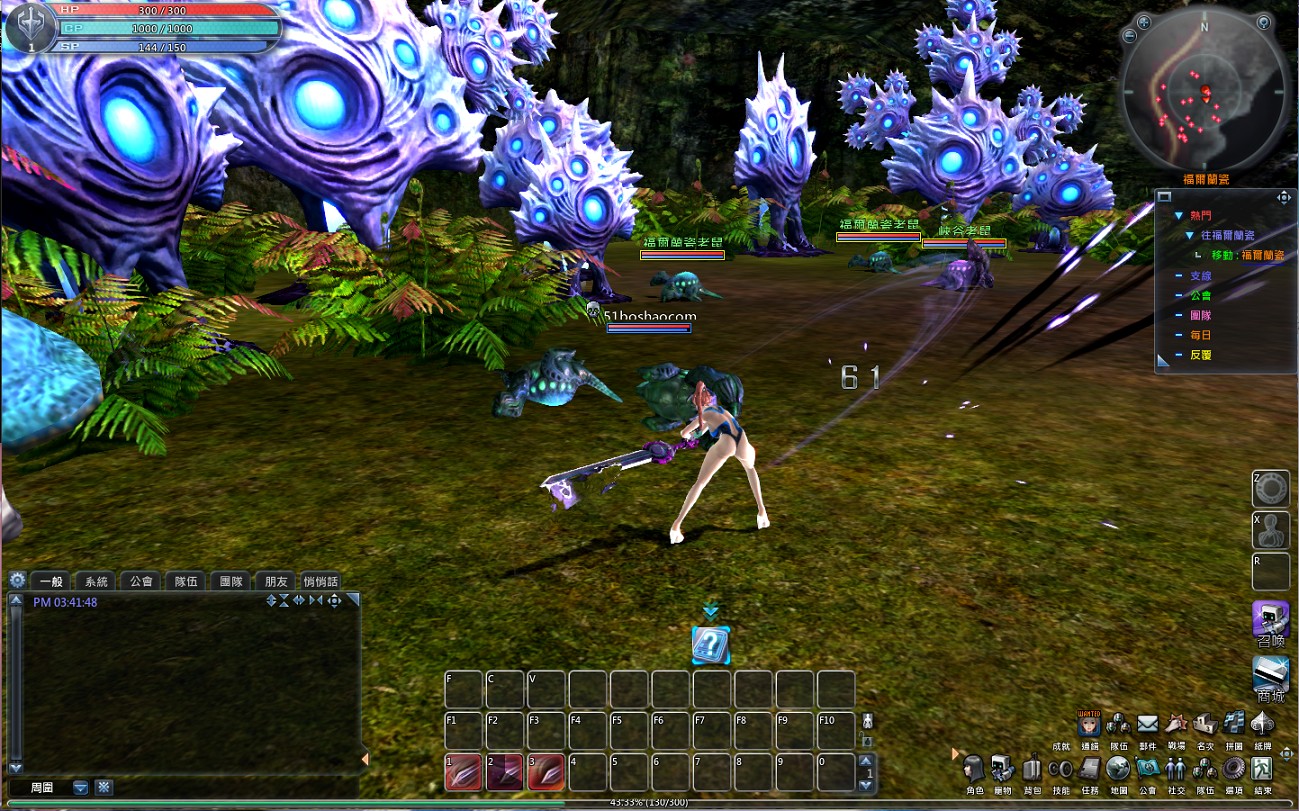Open the 郵件 mail envelope
Image resolution: width=1299 pixels, height=811 pixels.
click(1147, 723)
